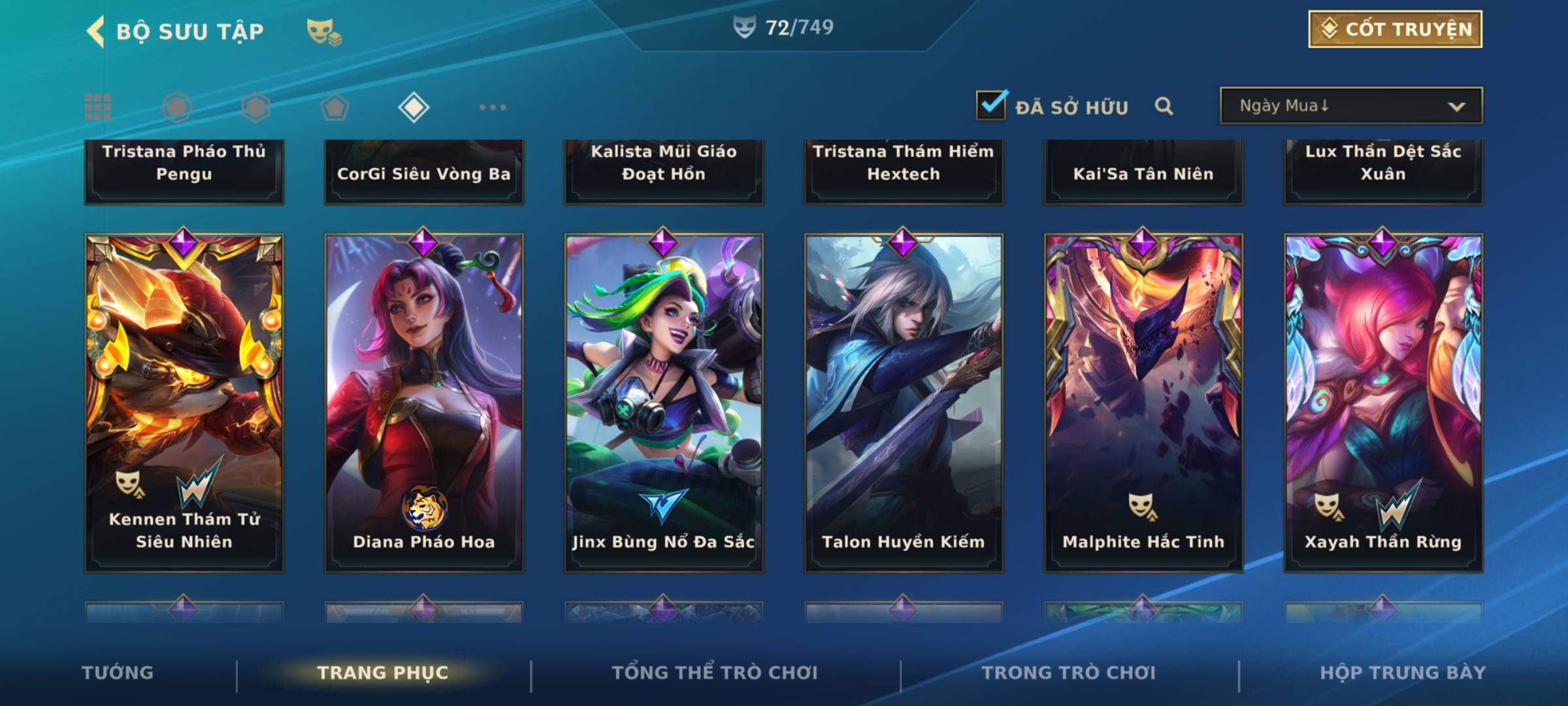Click the mask and coins icon
The width and height of the screenshot is (1568, 706).
[x=324, y=31]
